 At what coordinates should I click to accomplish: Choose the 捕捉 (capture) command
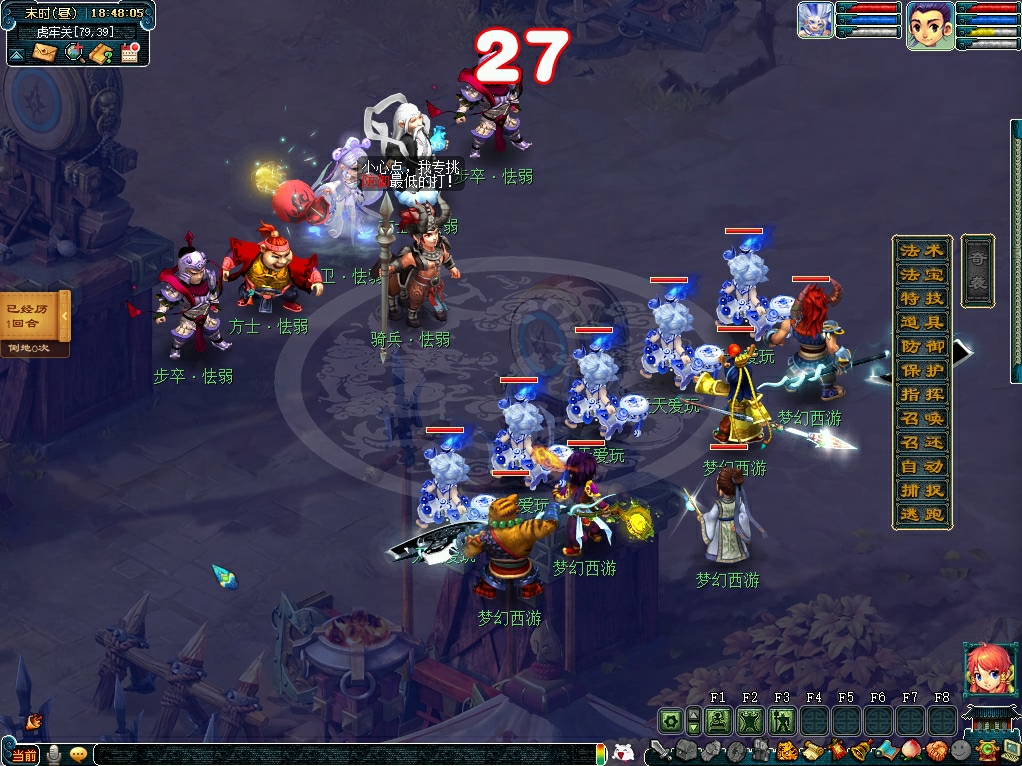click(922, 490)
